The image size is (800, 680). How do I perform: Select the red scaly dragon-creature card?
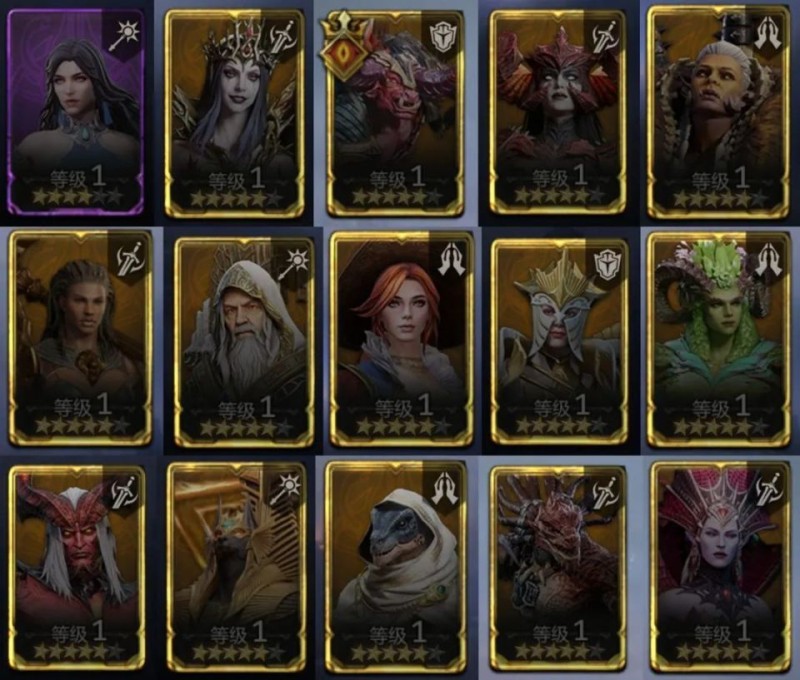coord(556,565)
